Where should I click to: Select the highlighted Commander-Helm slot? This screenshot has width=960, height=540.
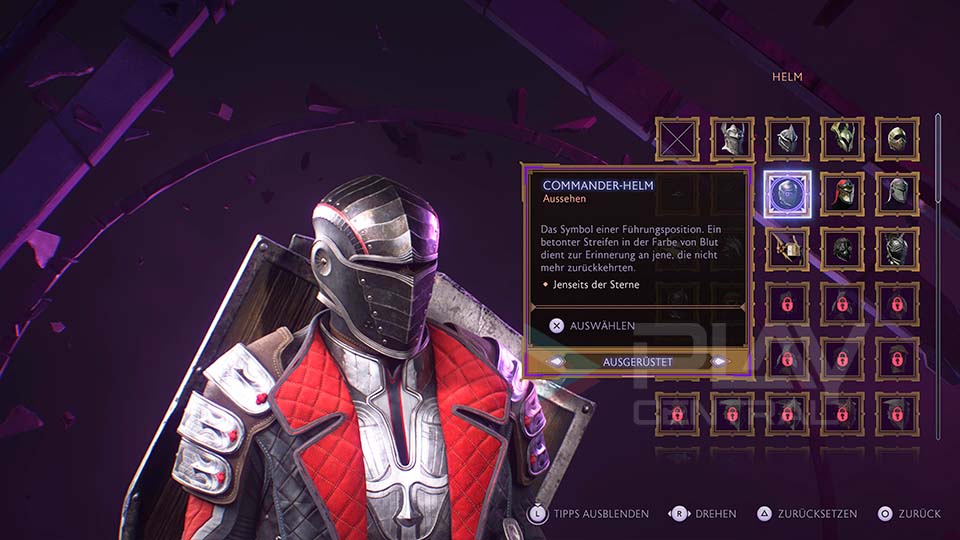[787, 194]
